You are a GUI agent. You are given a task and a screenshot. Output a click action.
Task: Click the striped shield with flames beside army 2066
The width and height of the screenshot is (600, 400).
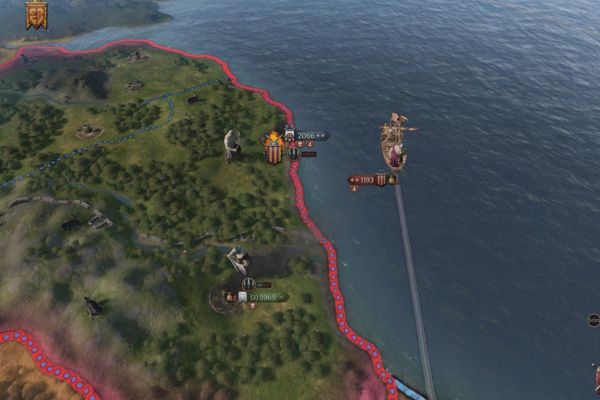(273, 149)
